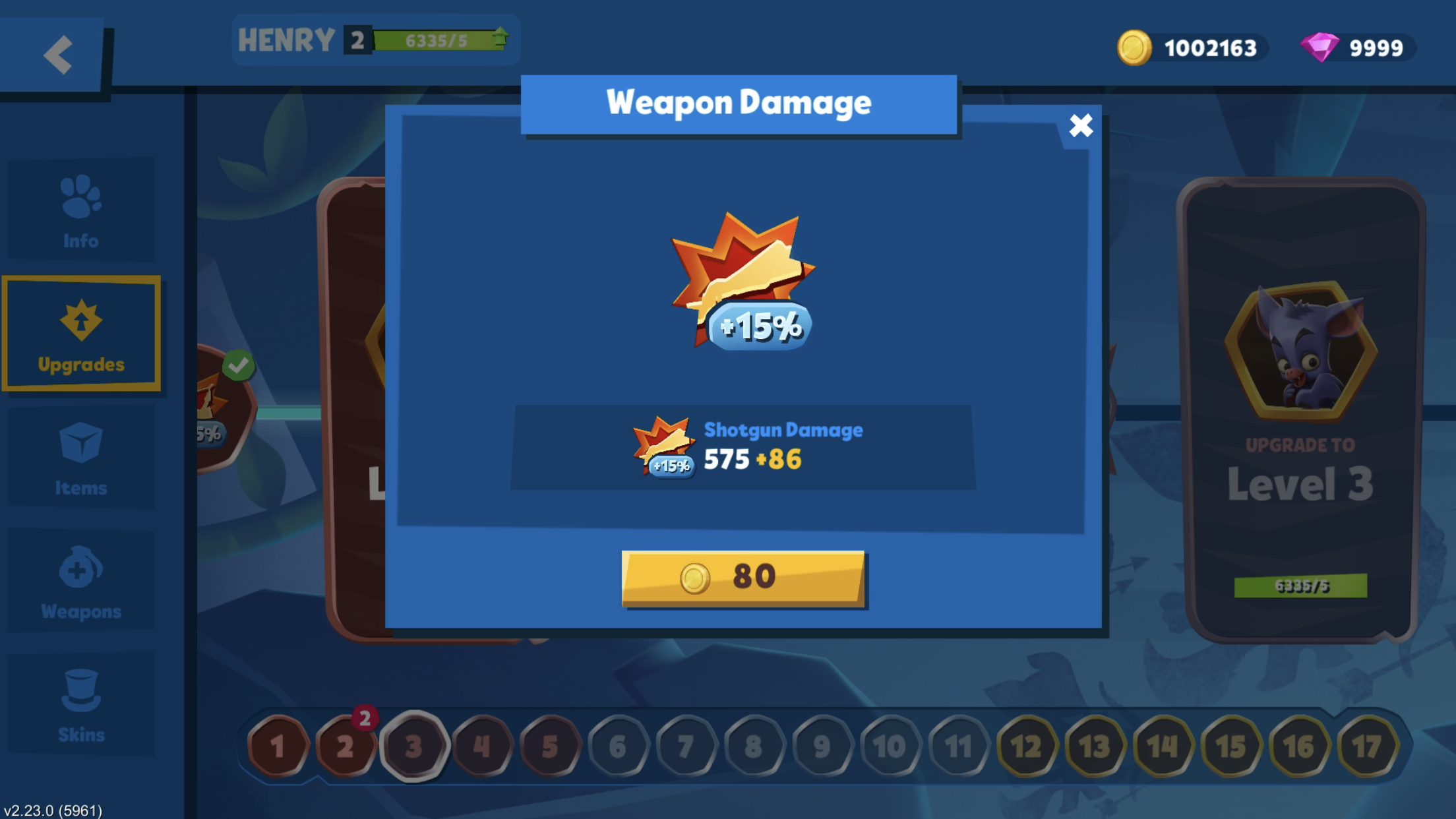
Task: Select level 5 badge
Action: [550, 747]
